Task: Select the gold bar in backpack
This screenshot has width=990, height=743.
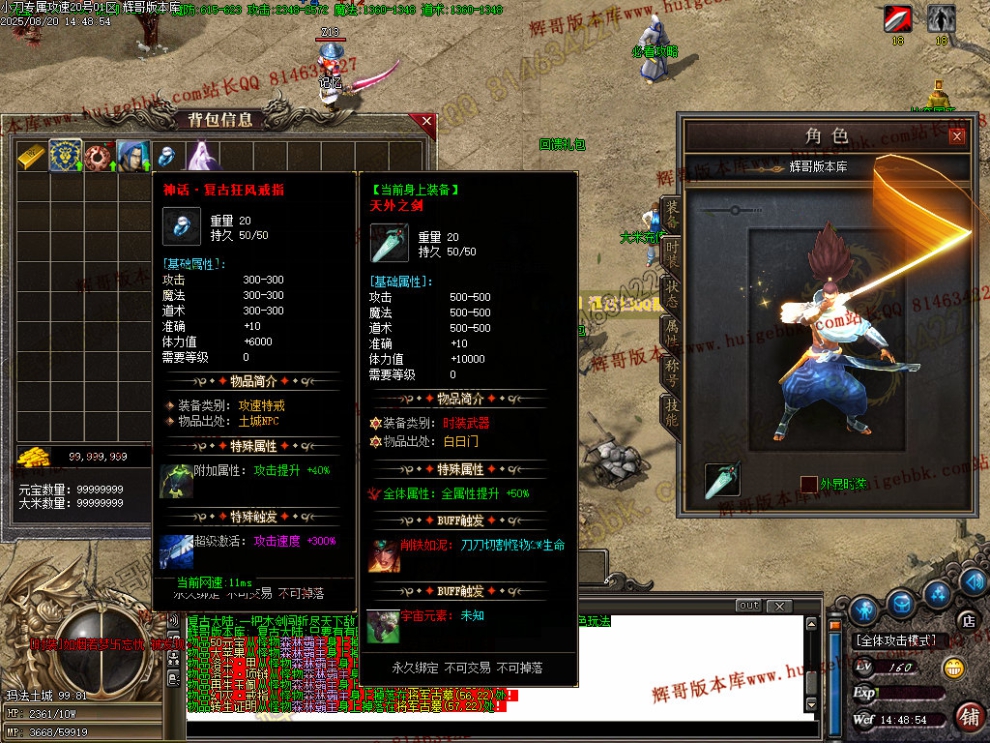Action: pos(32,156)
